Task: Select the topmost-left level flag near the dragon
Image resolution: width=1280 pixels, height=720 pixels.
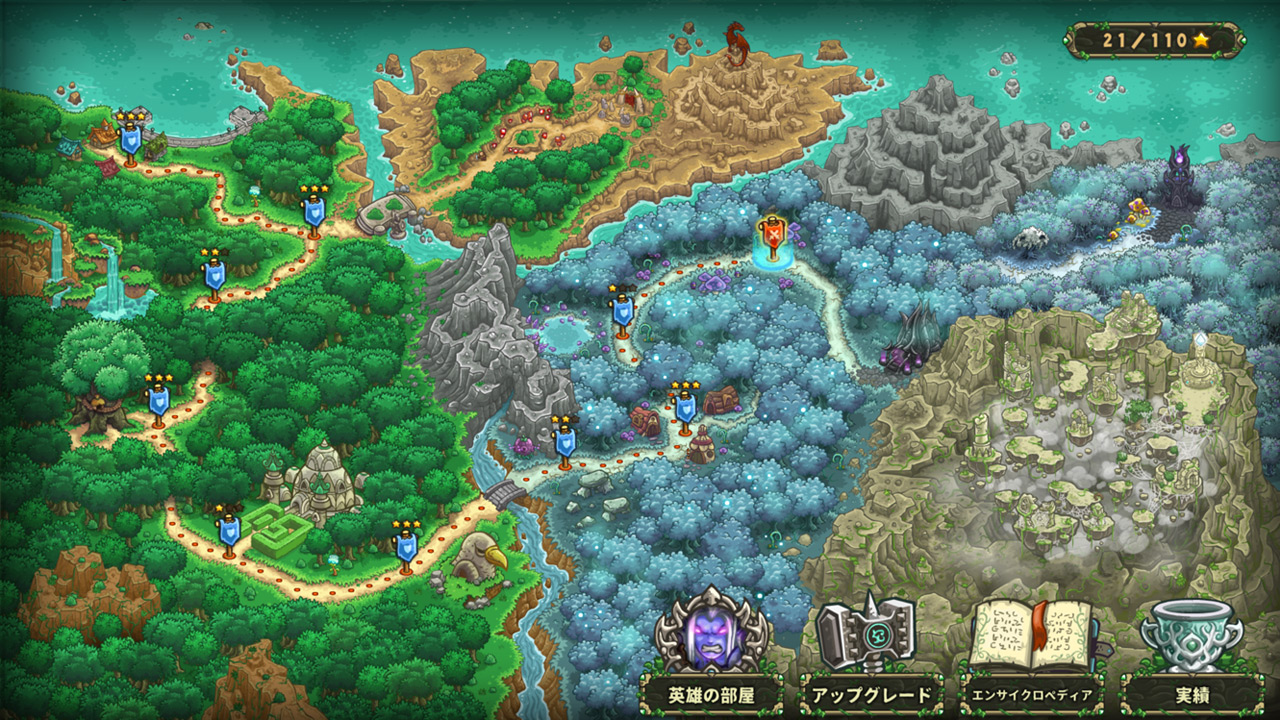Action: coord(128,140)
